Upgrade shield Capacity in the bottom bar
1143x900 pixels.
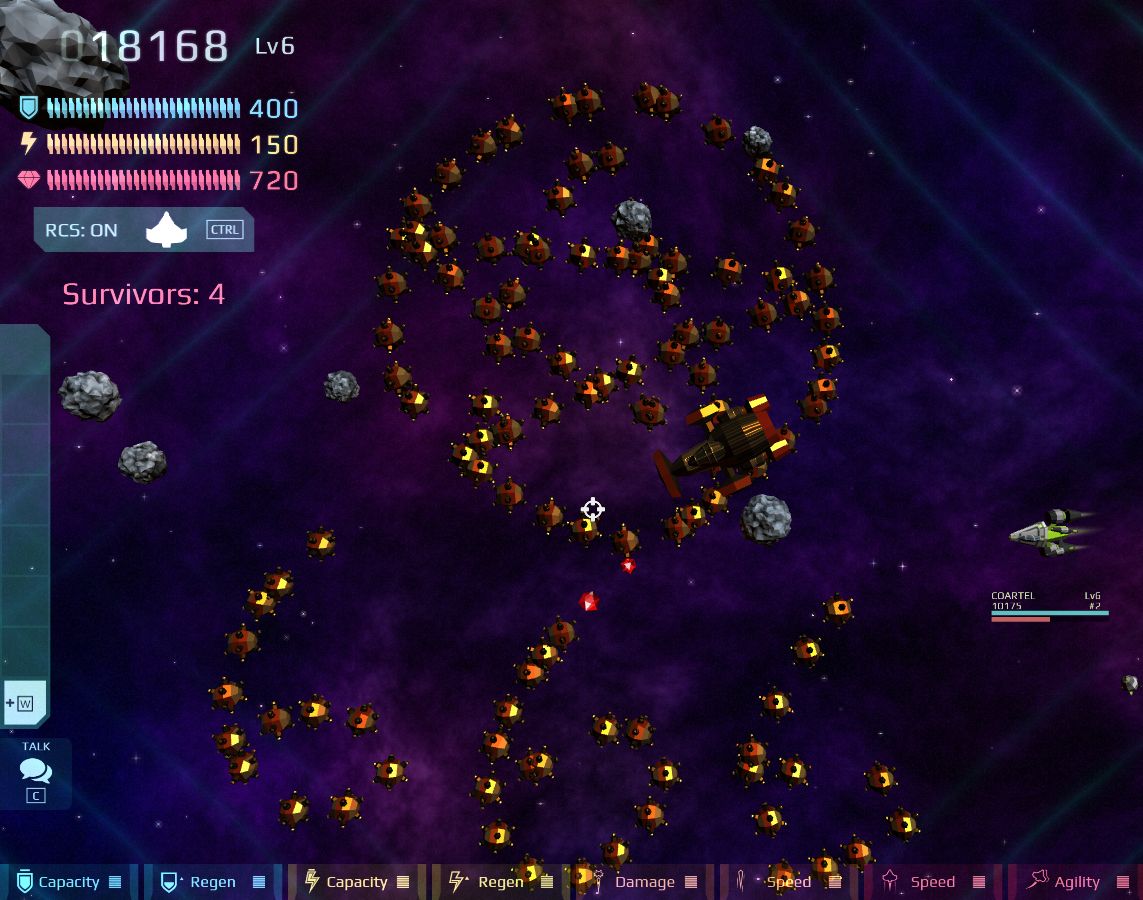pyautogui.click(x=69, y=882)
